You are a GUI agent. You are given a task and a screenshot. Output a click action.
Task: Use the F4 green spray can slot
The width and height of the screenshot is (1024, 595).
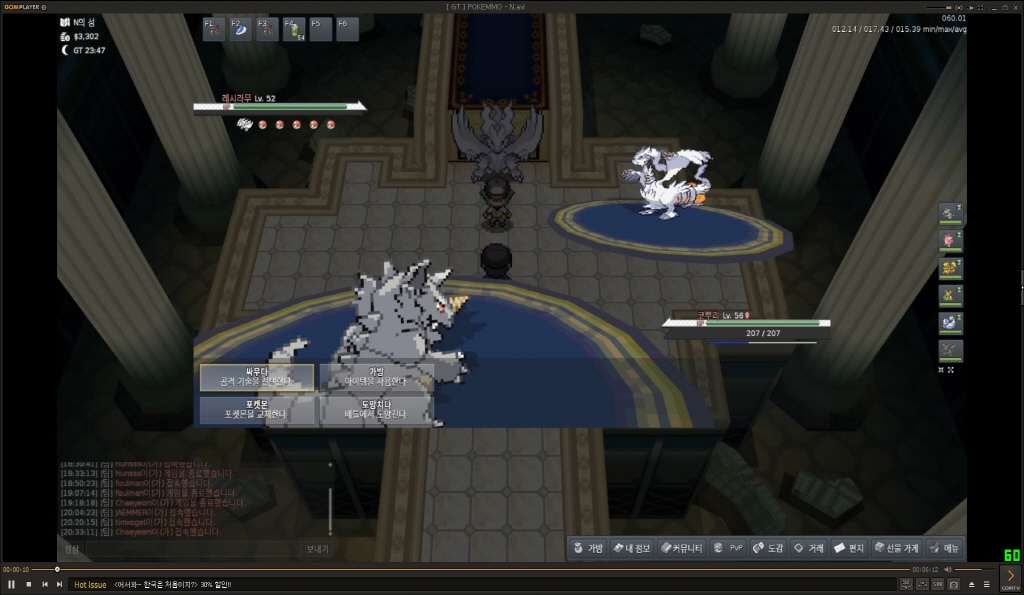(x=294, y=30)
